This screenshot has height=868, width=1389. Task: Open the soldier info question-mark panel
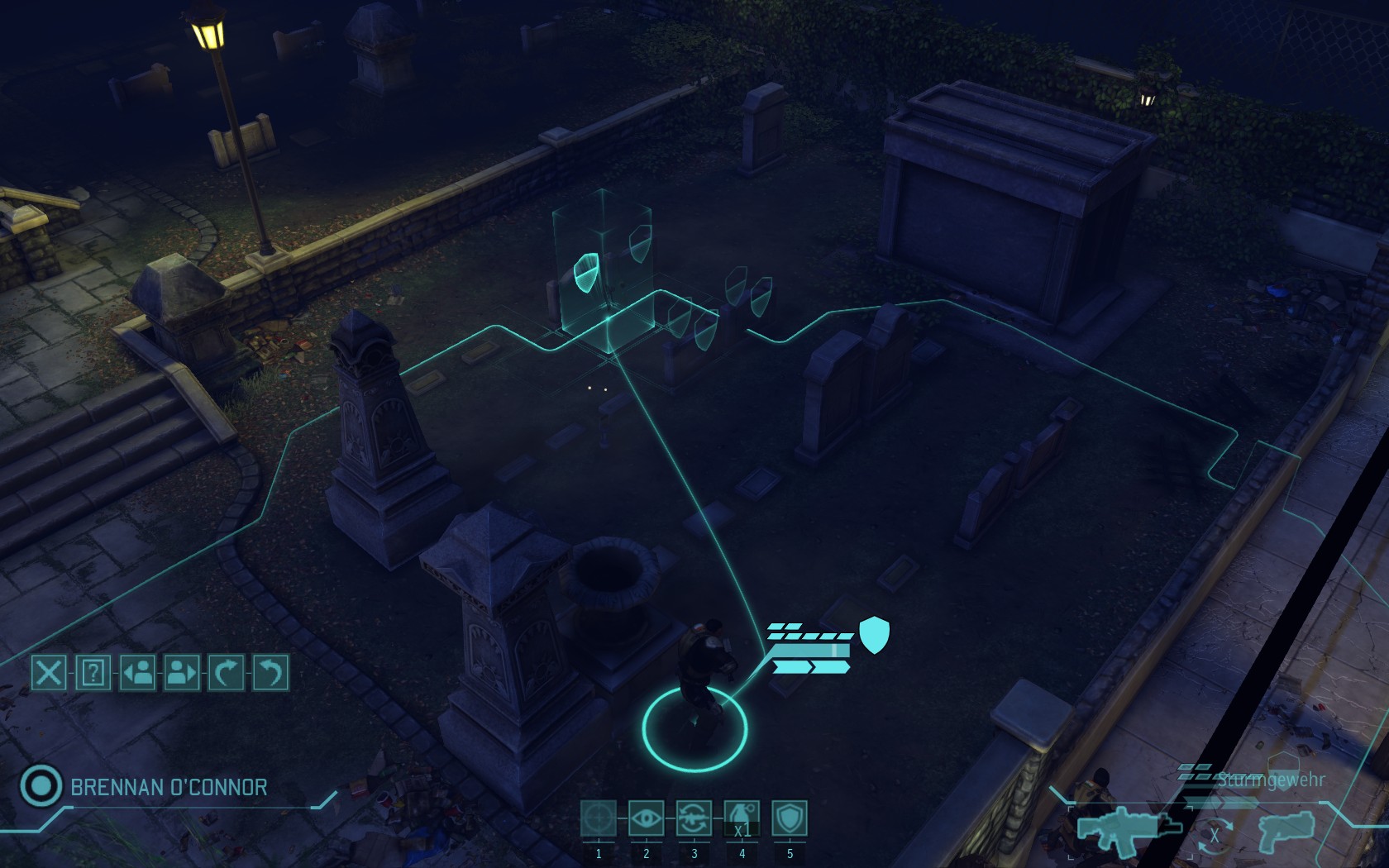pyautogui.click(x=93, y=672)
